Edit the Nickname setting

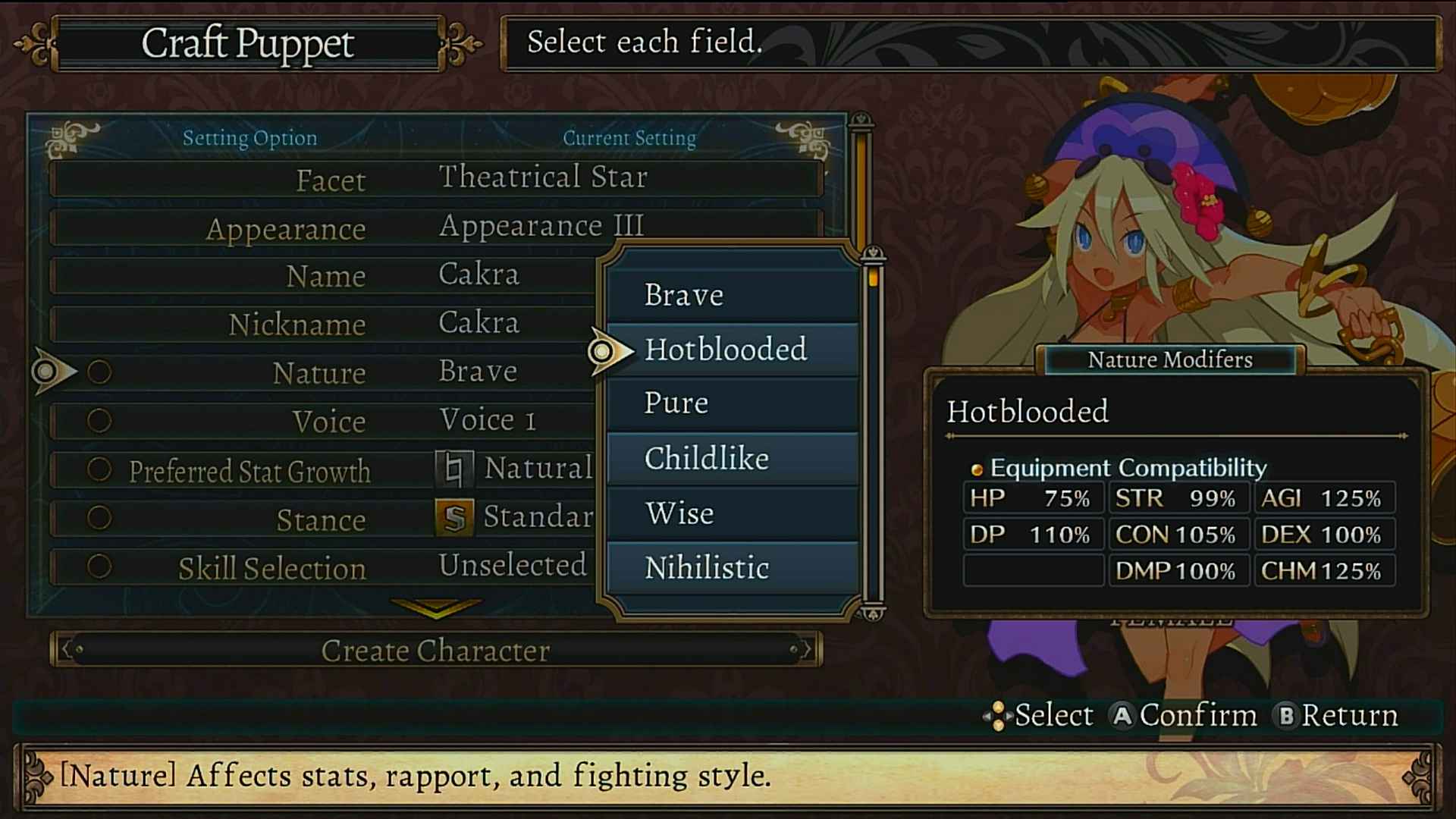point(326,324)
